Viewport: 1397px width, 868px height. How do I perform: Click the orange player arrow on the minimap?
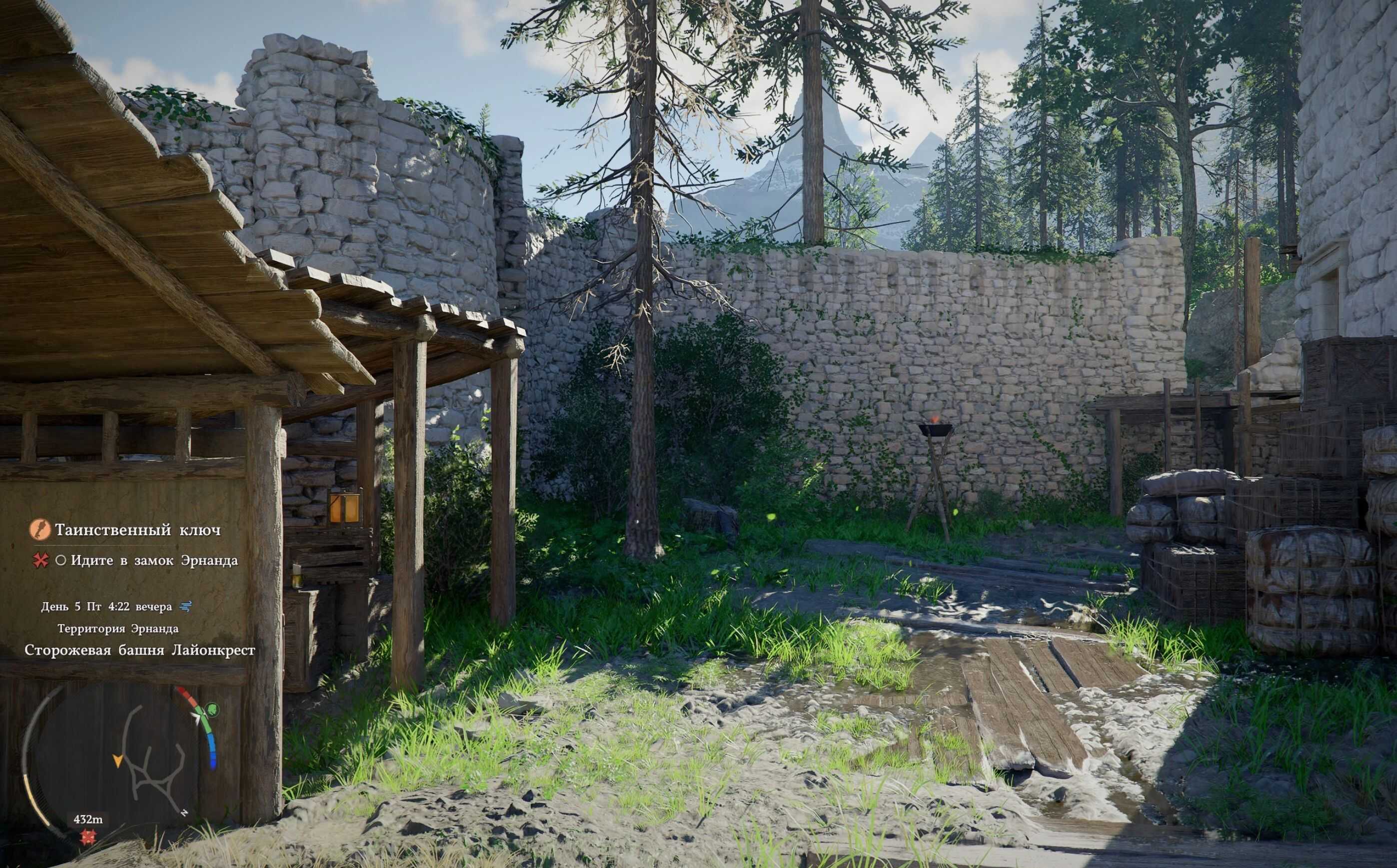tap(118, 761)
